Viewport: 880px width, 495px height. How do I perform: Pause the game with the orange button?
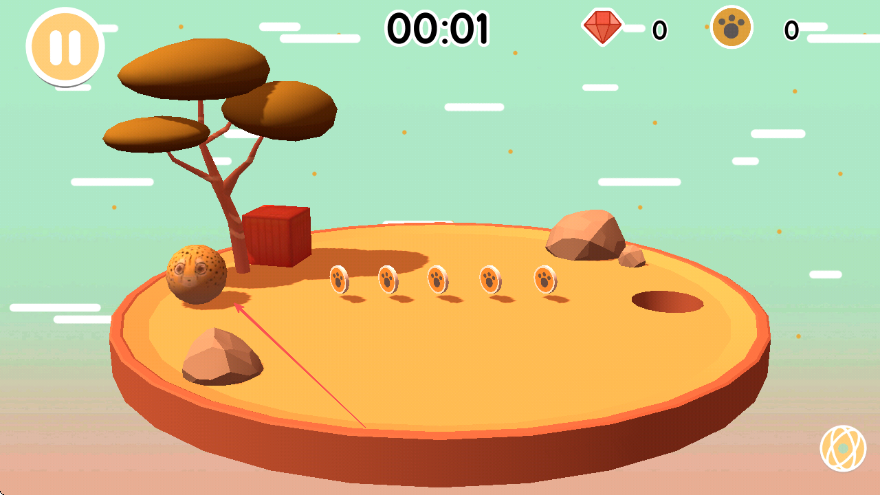pos(65,46)
